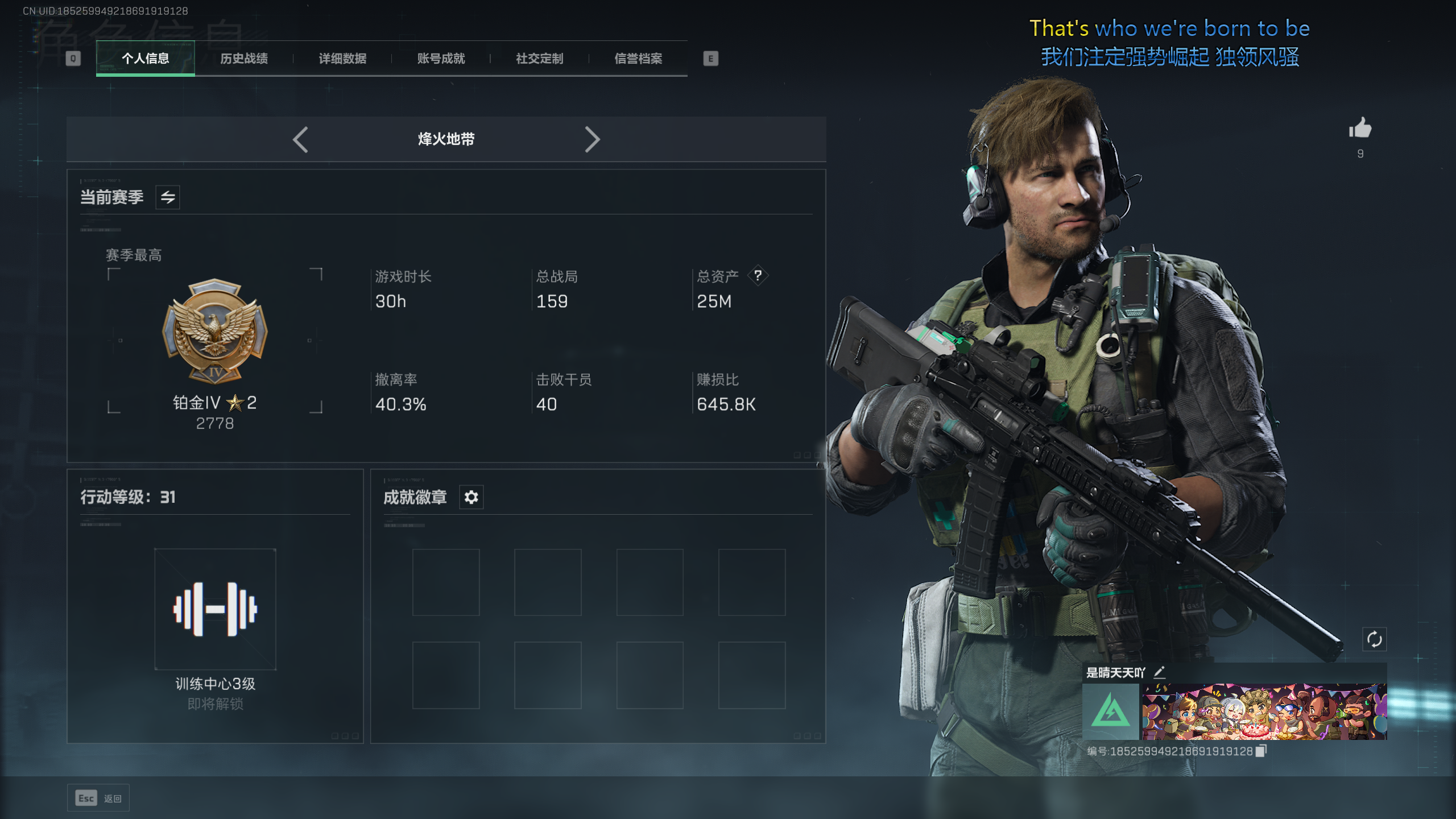Open the 信誉档案 tab
This screenshot has width=1456, height=819.
pos(638,59)
